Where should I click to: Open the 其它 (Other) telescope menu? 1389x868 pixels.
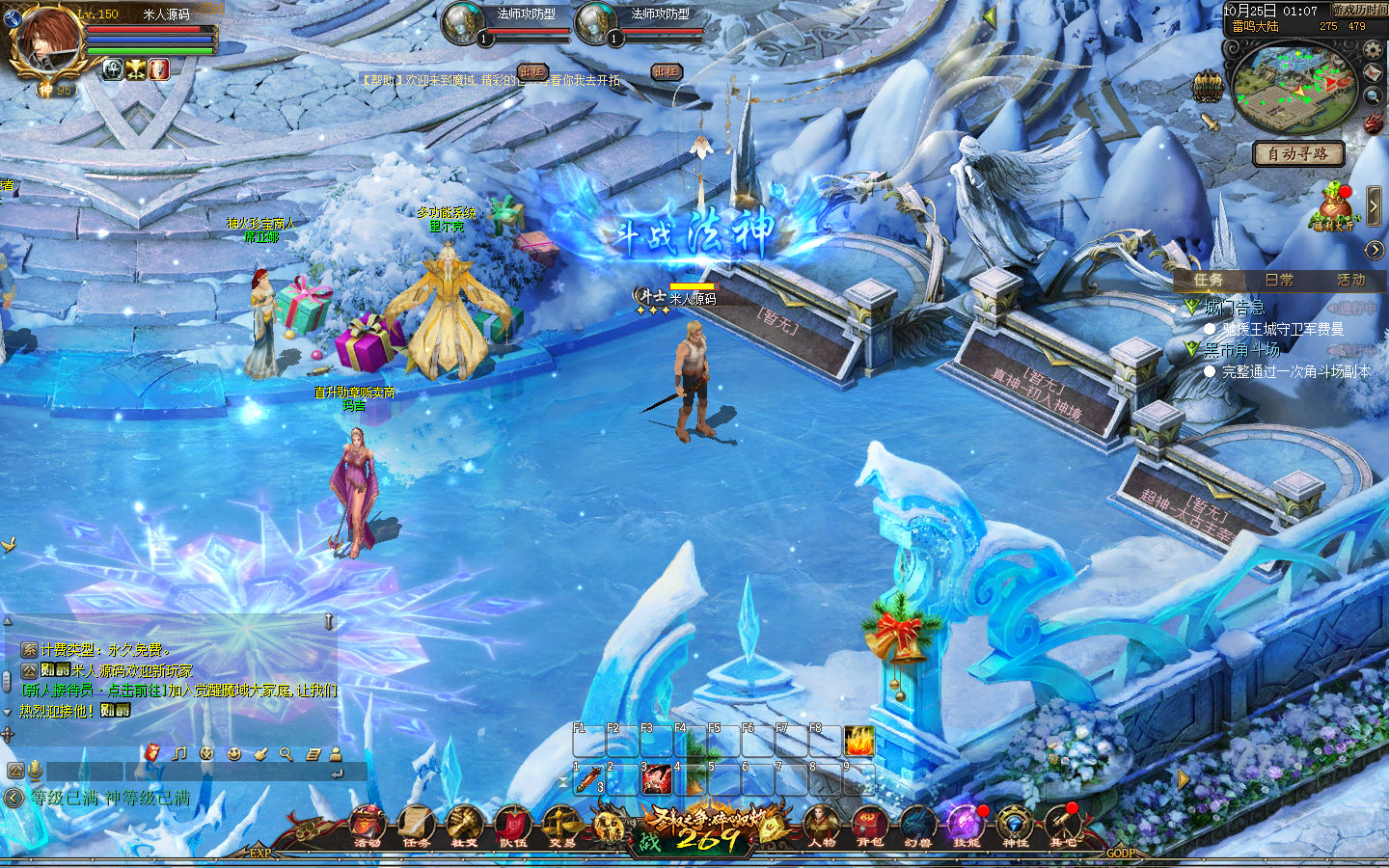point(1063,827)
